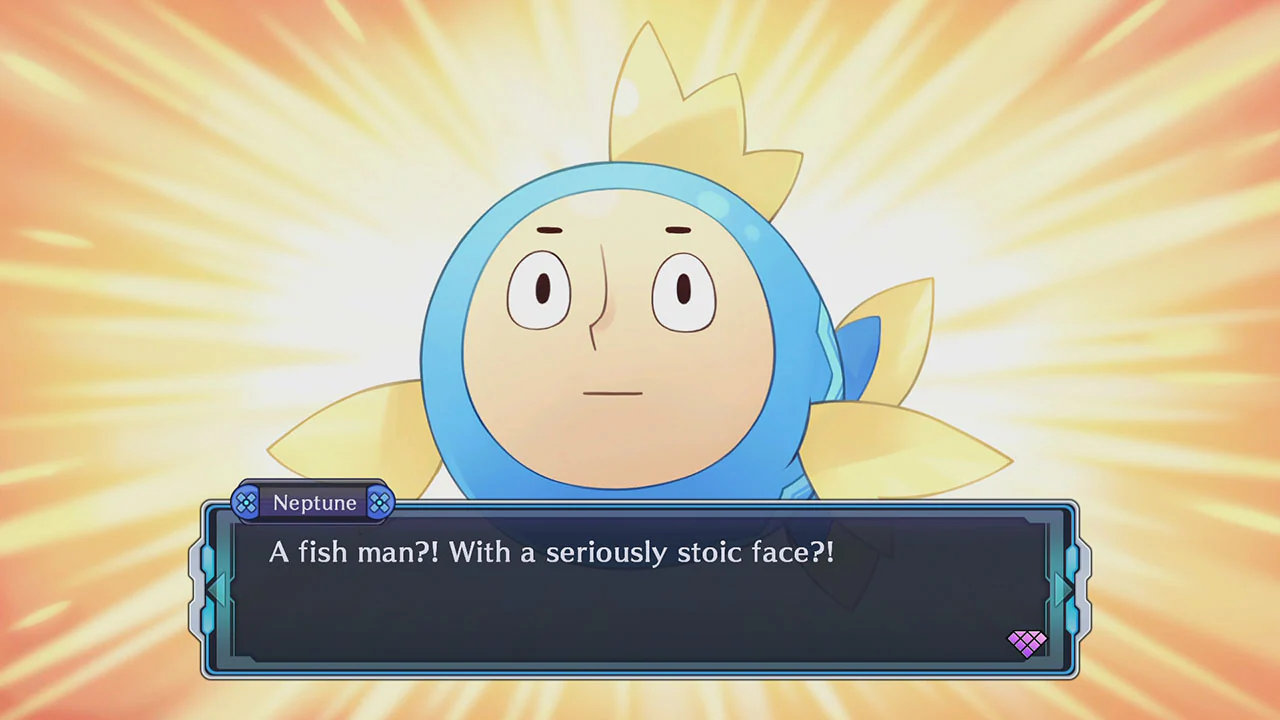Select the X-button icon right of Neptune's name

pos(380,503)
